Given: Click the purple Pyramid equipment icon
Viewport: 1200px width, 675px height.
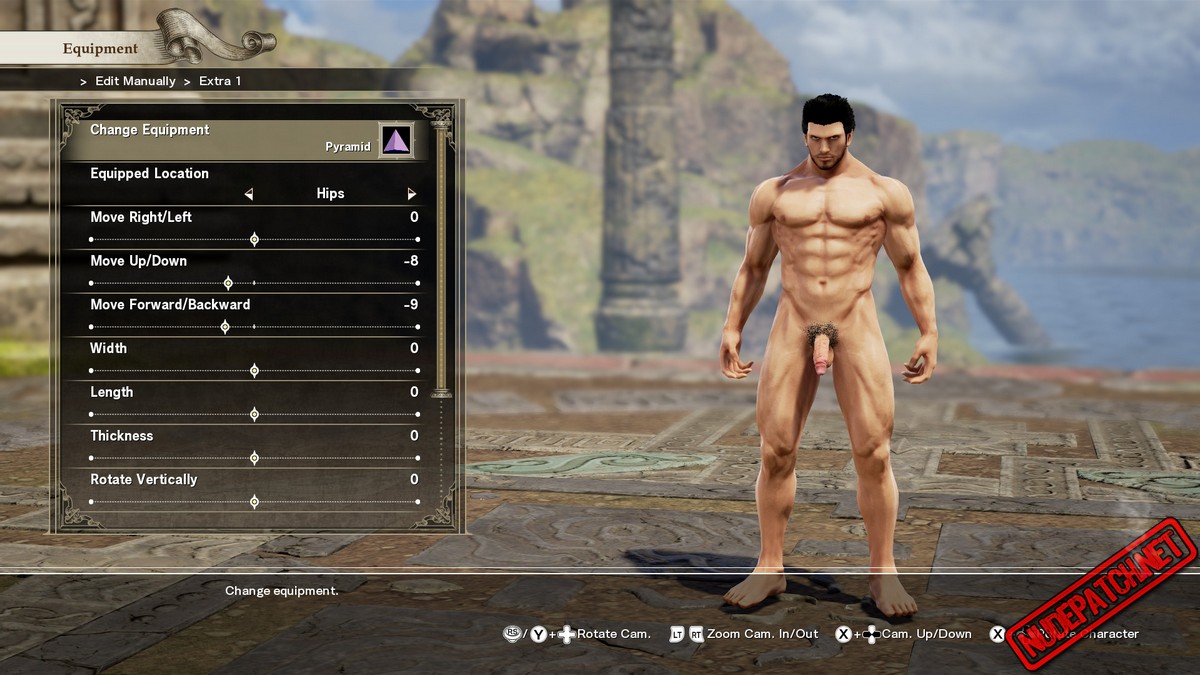Looking at the screenshot, I should click(x=397, y=141).
